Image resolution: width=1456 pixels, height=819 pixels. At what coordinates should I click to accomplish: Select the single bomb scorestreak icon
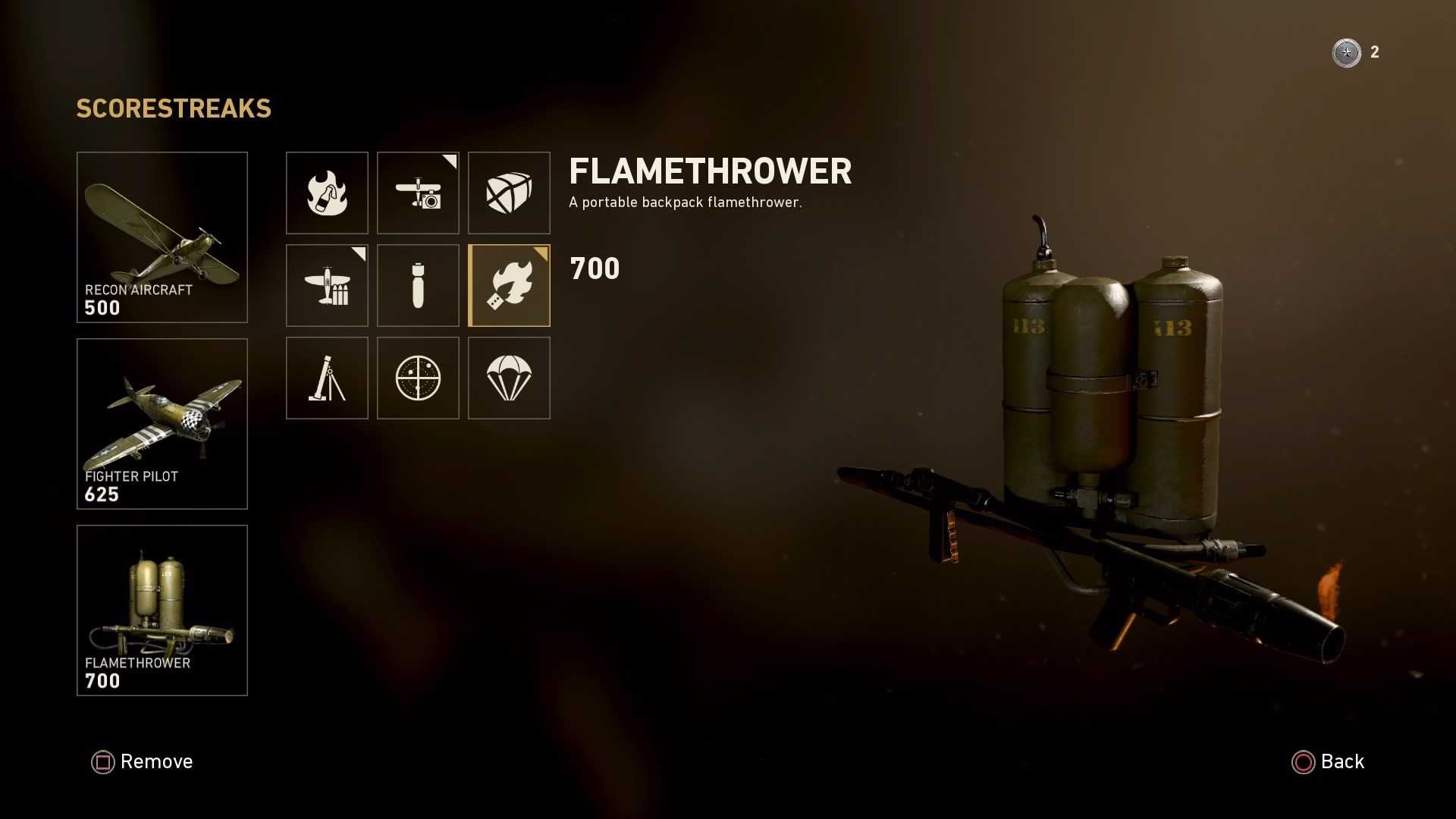click(418, 285)
